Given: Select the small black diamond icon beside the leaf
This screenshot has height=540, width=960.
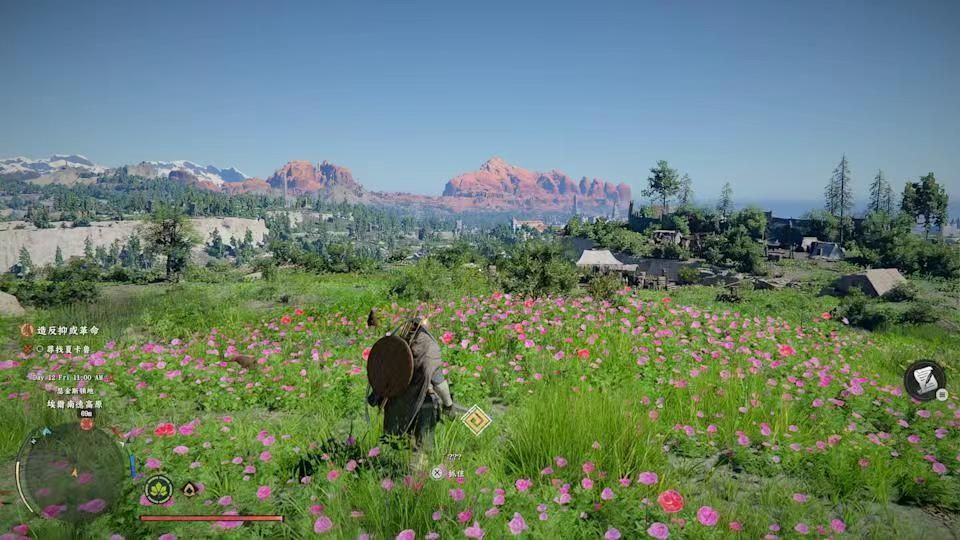Looking at the screenshot, I should point(189,489).
